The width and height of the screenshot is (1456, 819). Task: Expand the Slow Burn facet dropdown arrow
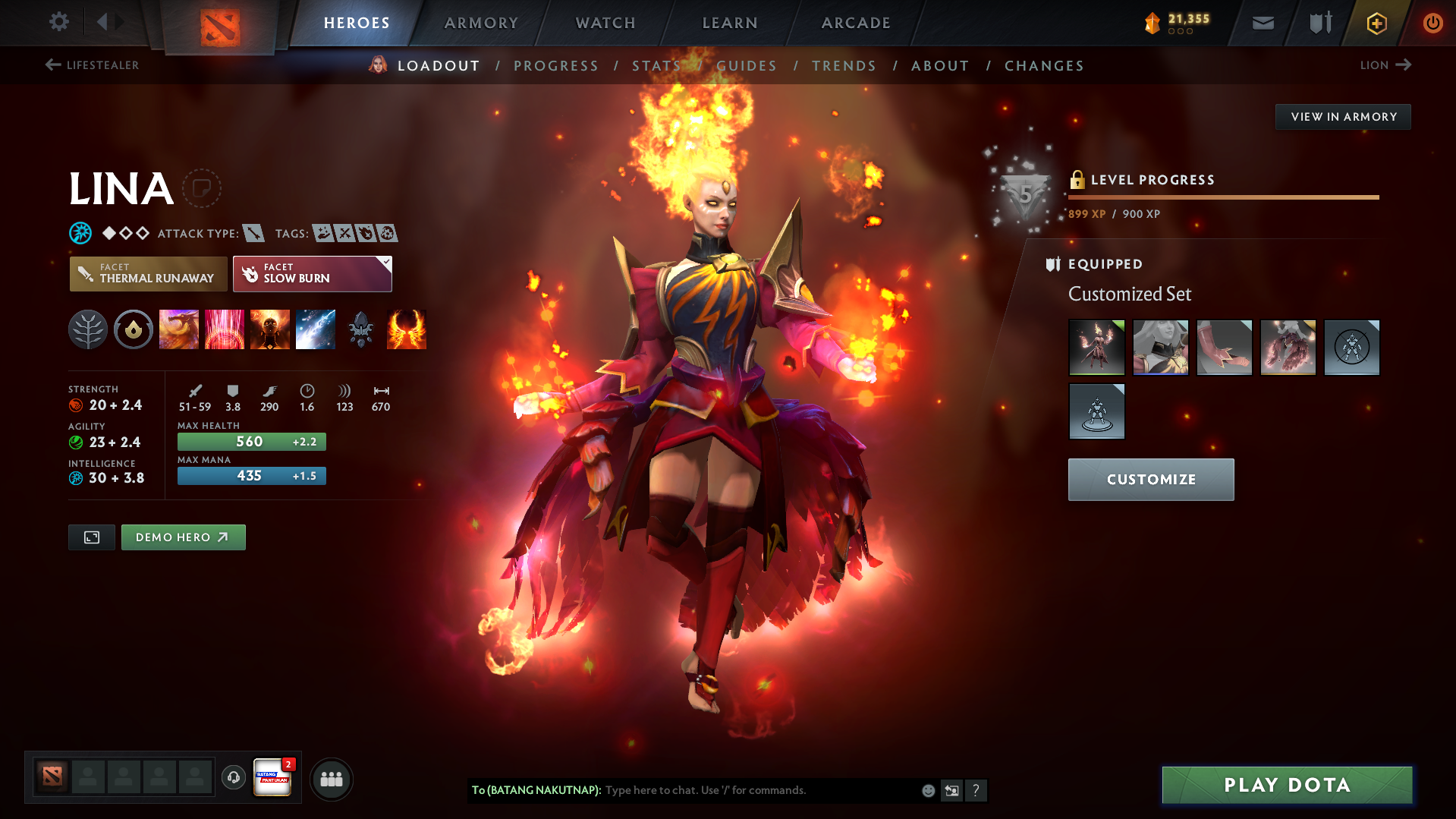click(386, 262)
